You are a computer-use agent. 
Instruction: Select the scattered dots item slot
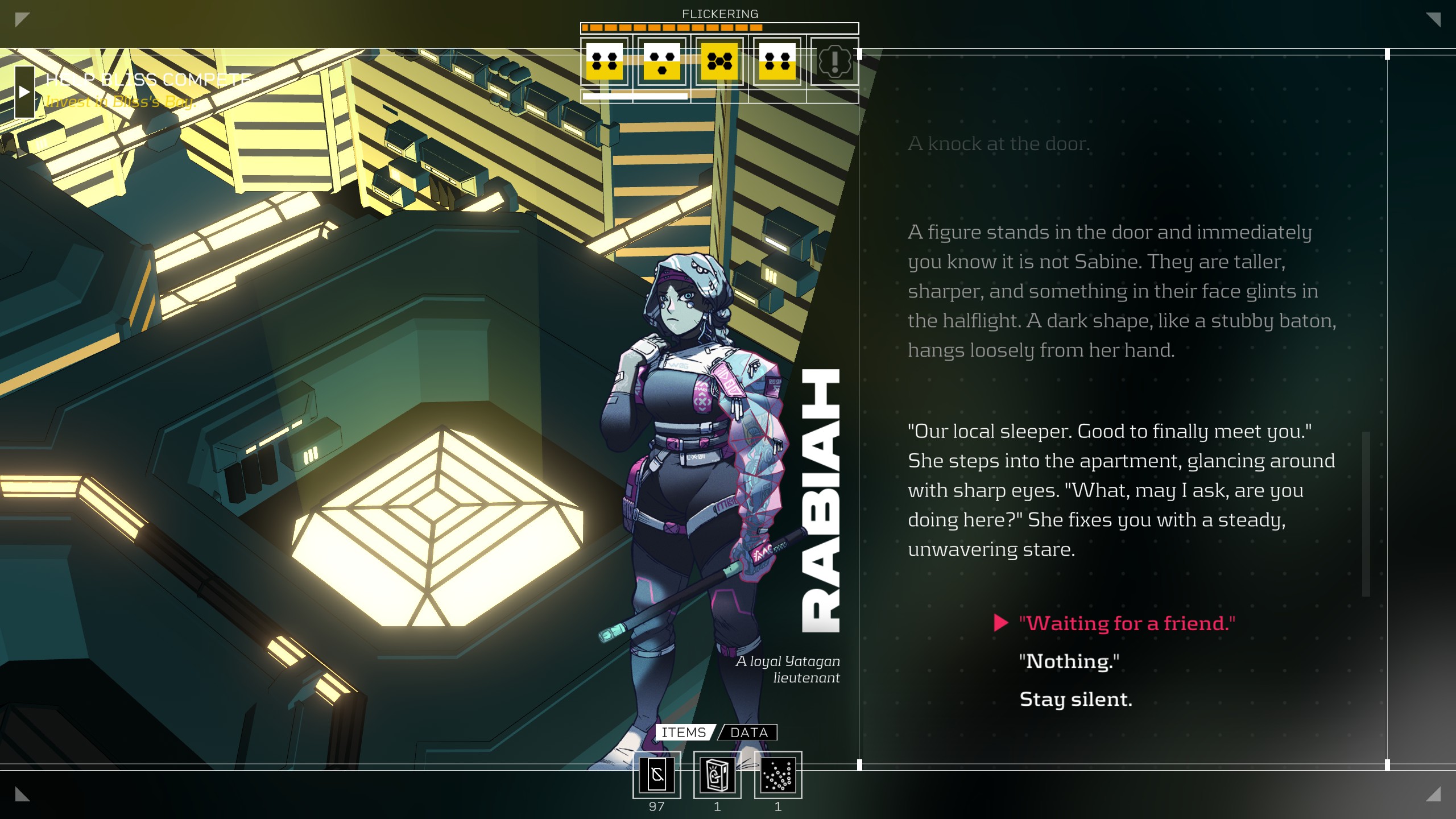click(x=778, y=775)
